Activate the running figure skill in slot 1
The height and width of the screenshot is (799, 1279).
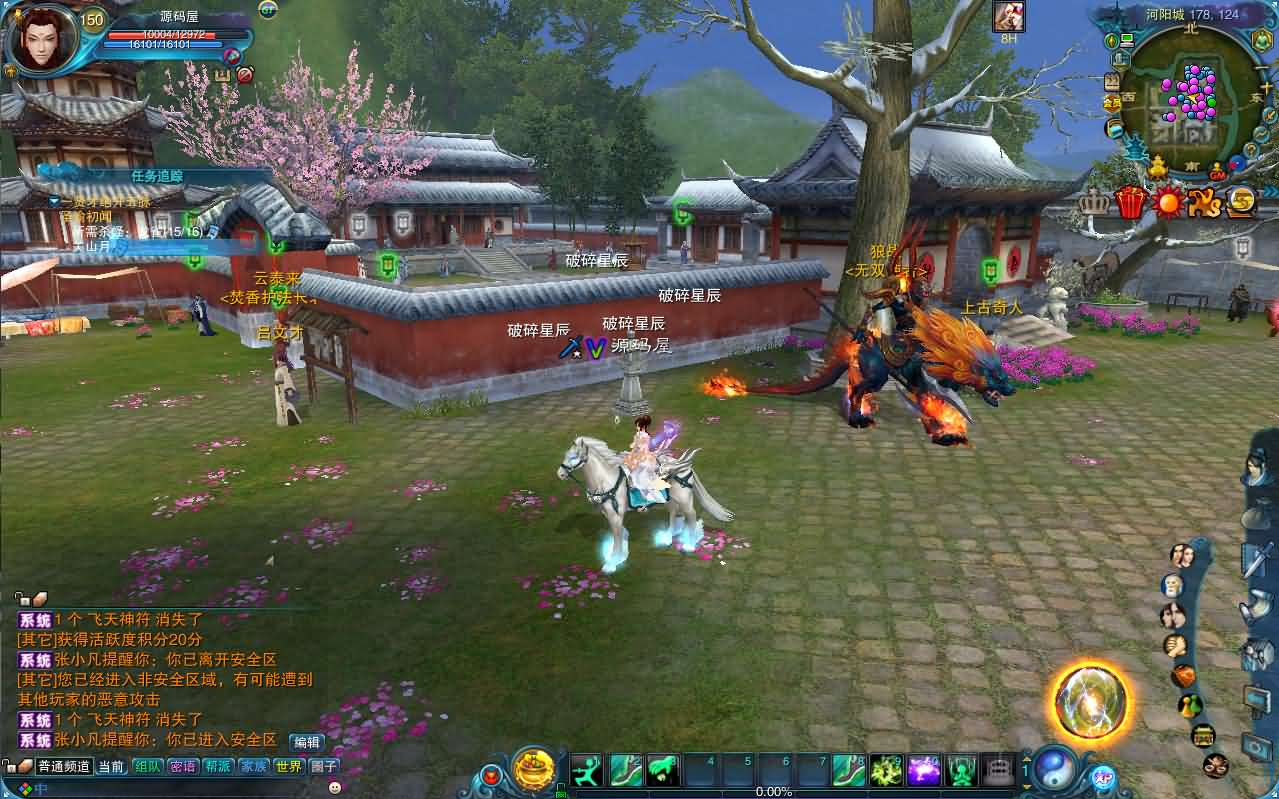pyautogui.click(x=587, y=770)
